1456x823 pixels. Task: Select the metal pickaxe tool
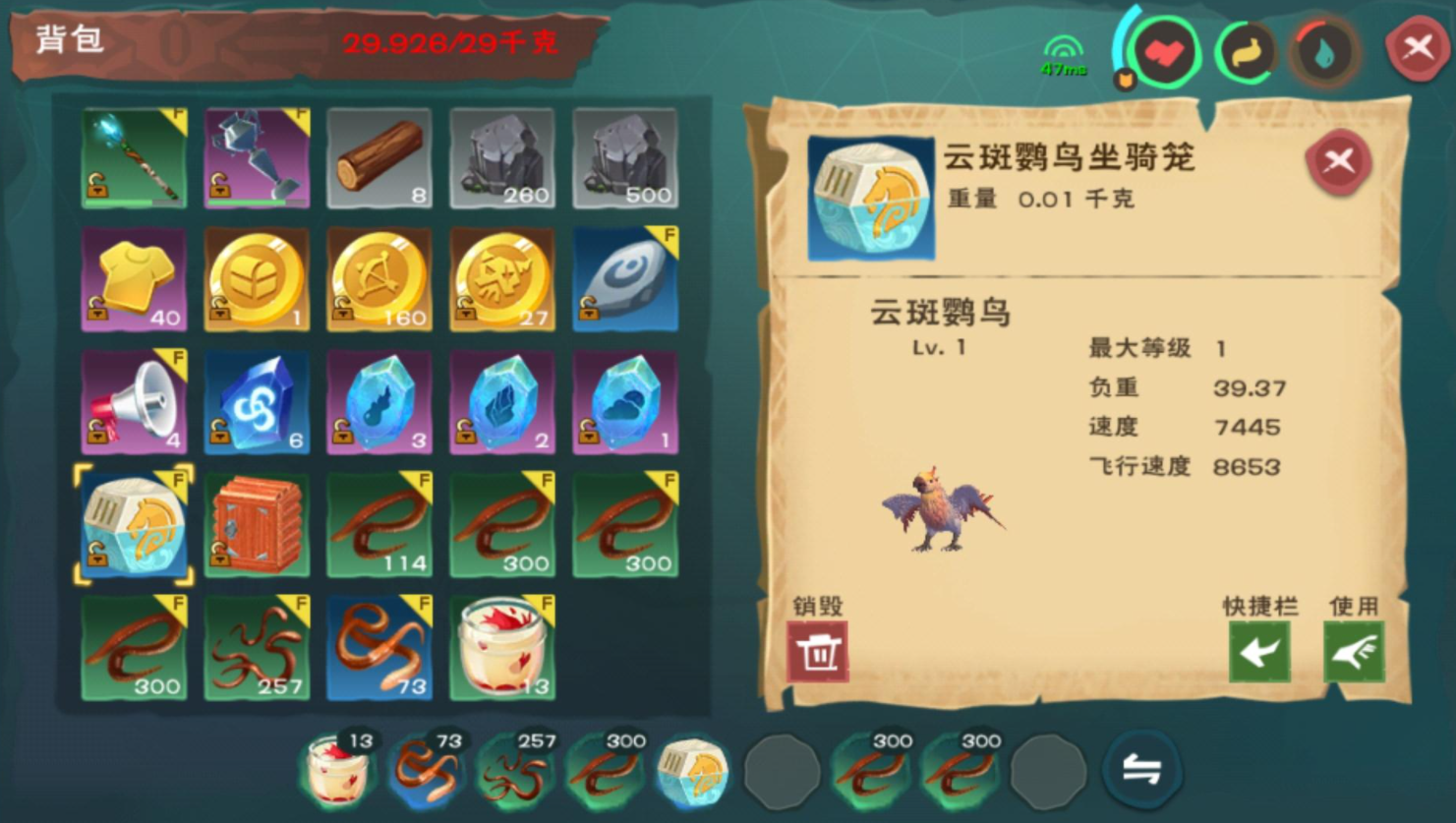tap(257, 157)
